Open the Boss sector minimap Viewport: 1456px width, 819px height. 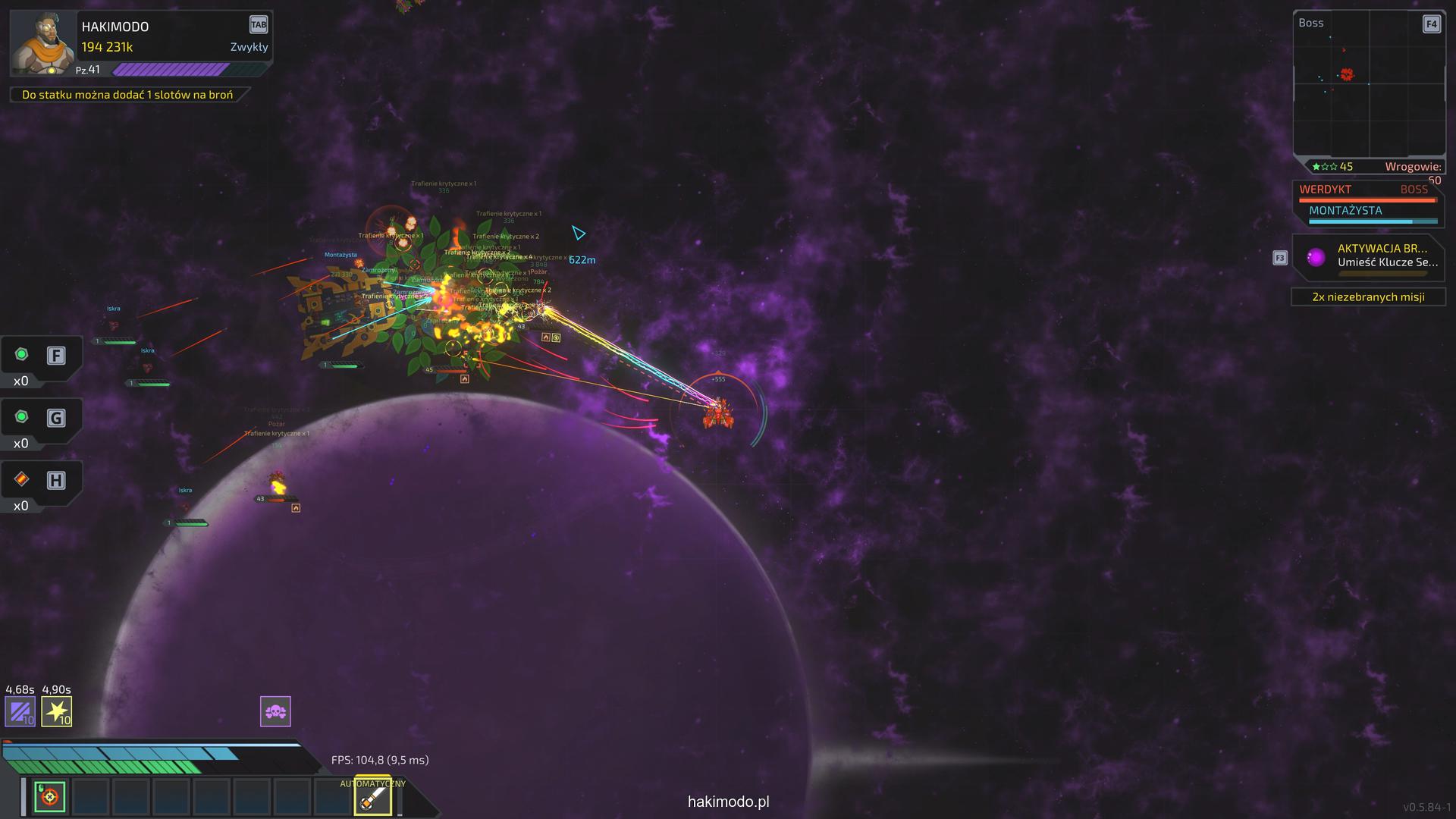(1369, 85)
